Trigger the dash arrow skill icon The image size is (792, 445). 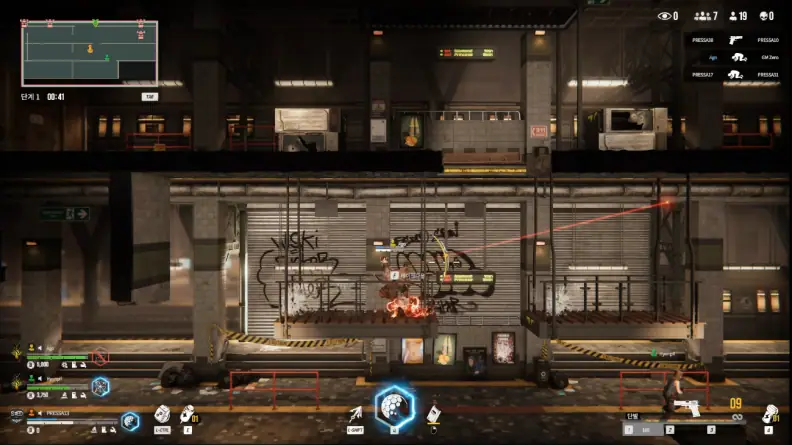click(355, 414)
